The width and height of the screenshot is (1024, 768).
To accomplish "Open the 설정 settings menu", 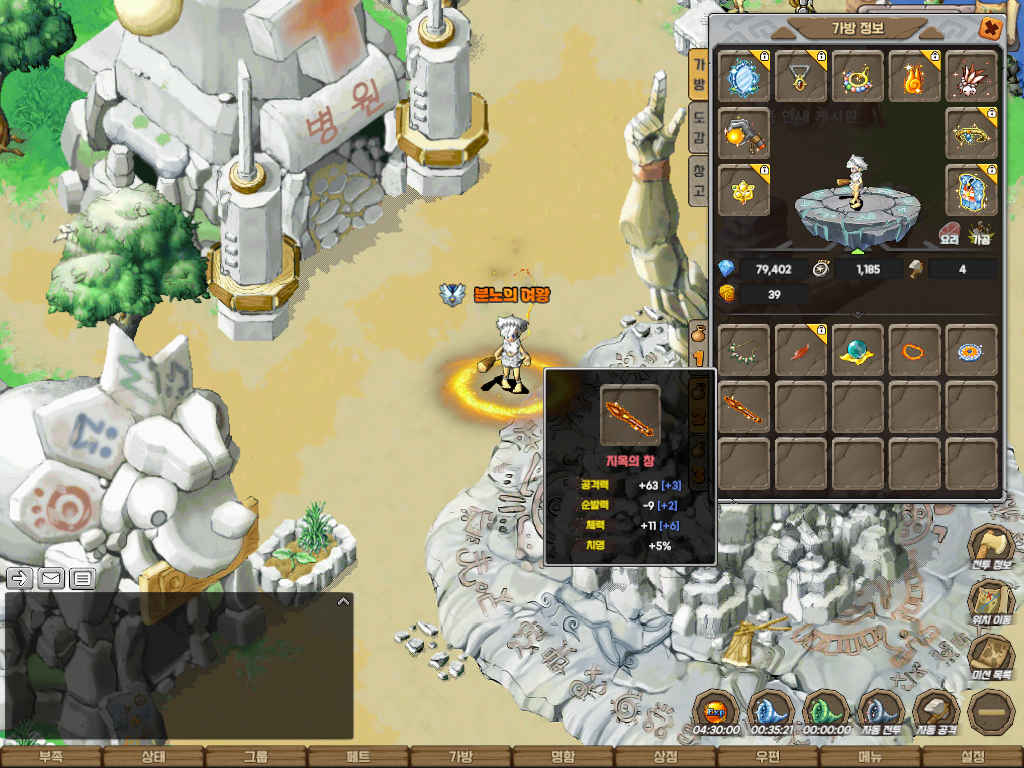I will [972, 757].
